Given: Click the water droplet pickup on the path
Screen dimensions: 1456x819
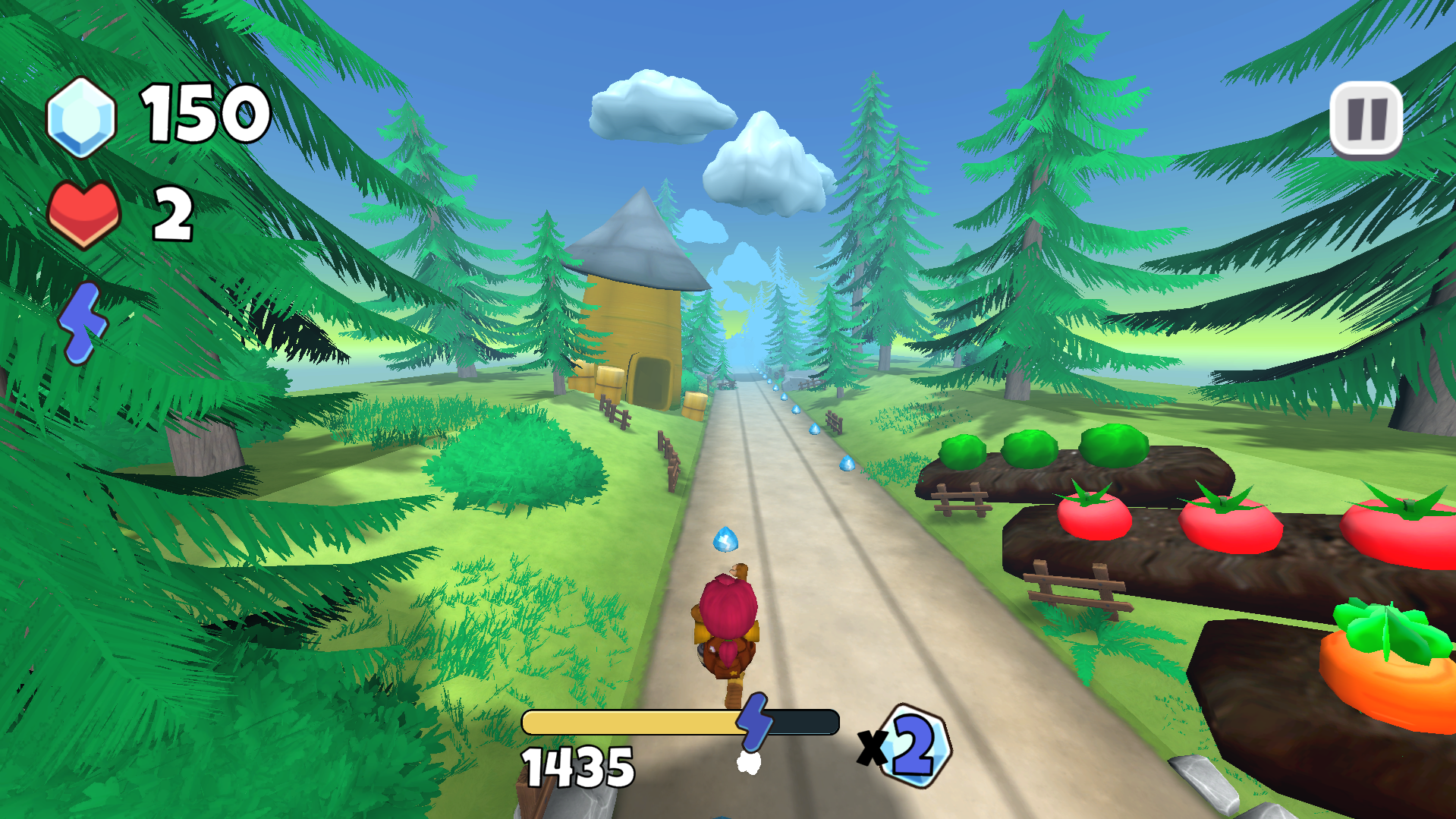Looking at the screenshot, I should [727, 540].
